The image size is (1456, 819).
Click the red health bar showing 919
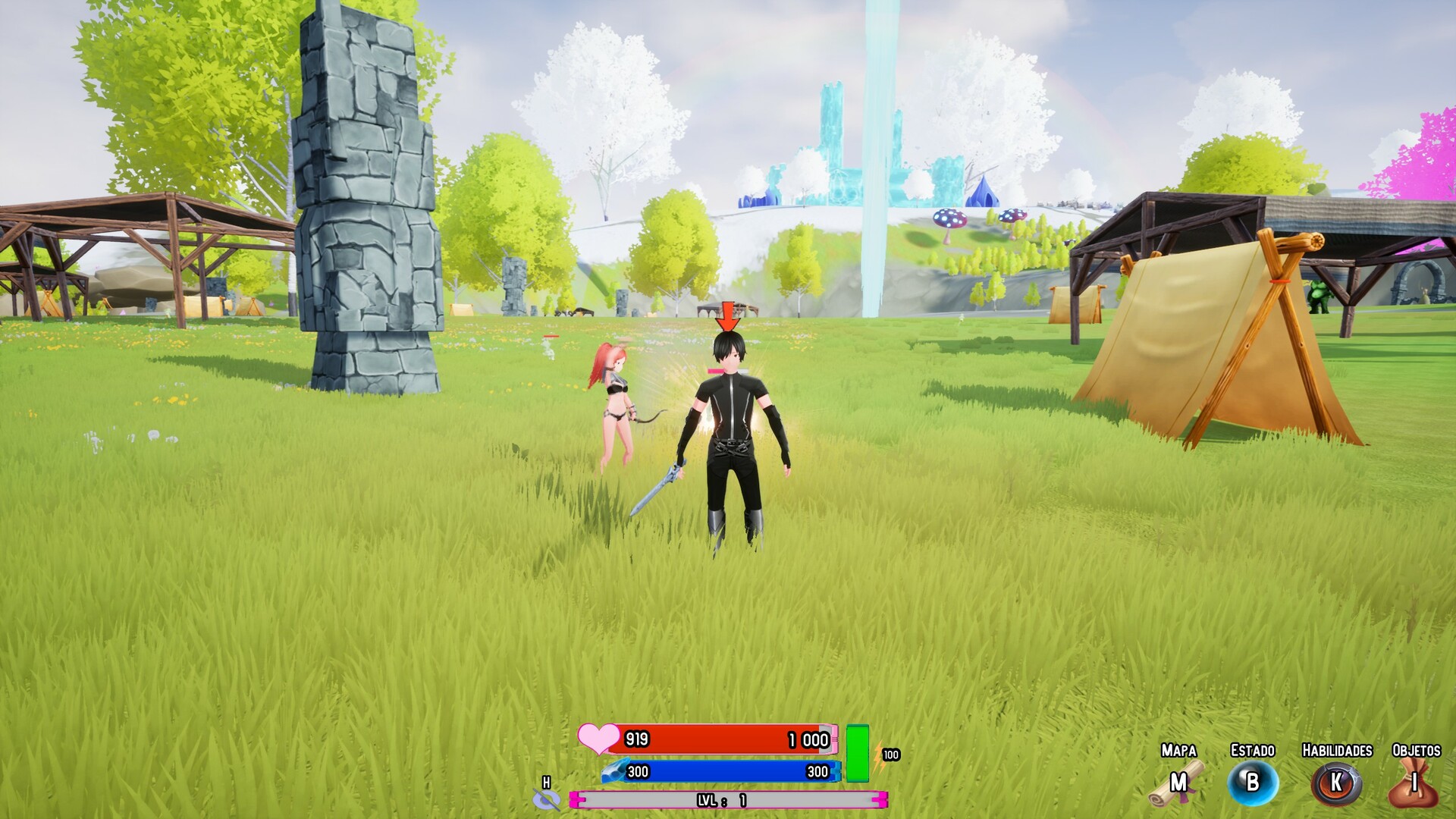[720, 738]
